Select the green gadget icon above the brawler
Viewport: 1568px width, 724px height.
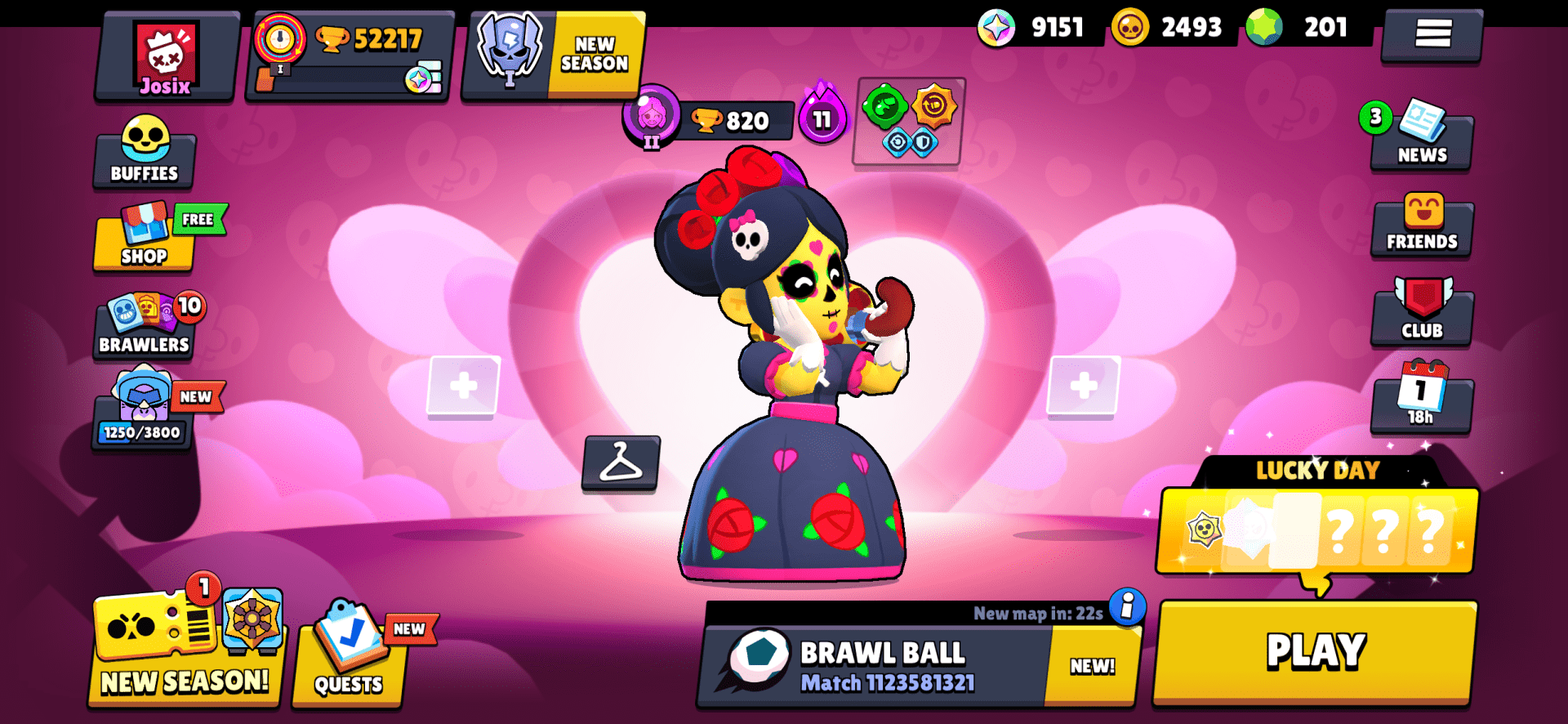884,107
